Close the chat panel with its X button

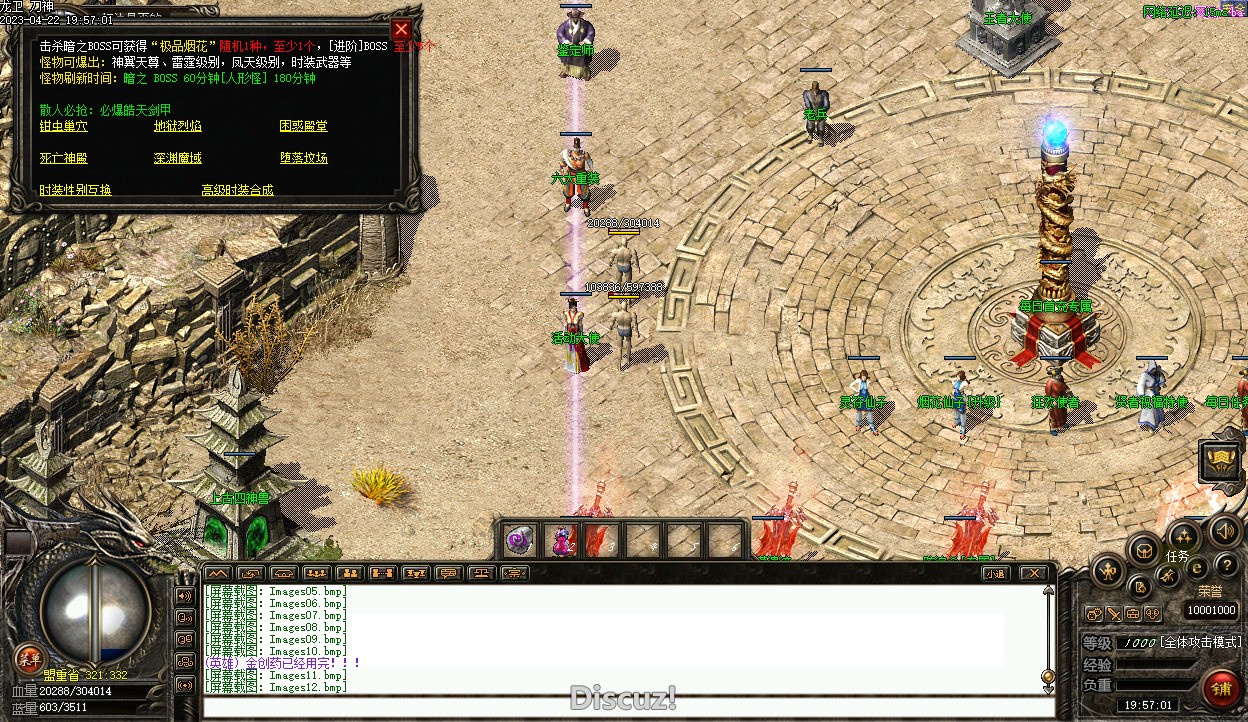tap(1034, 573)
